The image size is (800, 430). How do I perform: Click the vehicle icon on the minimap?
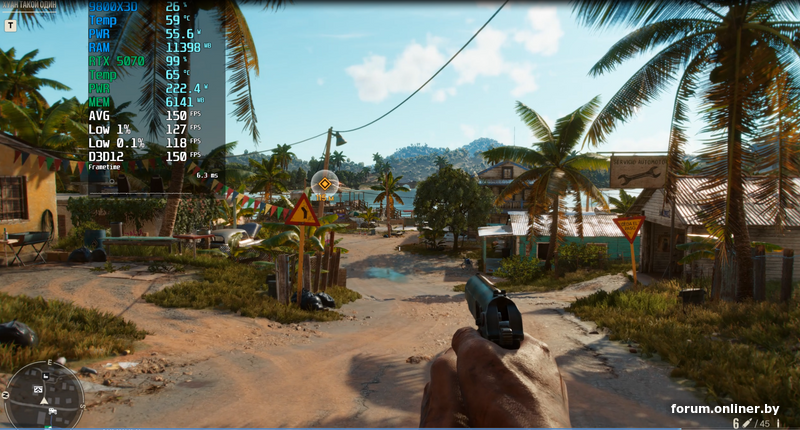point(51,409)
